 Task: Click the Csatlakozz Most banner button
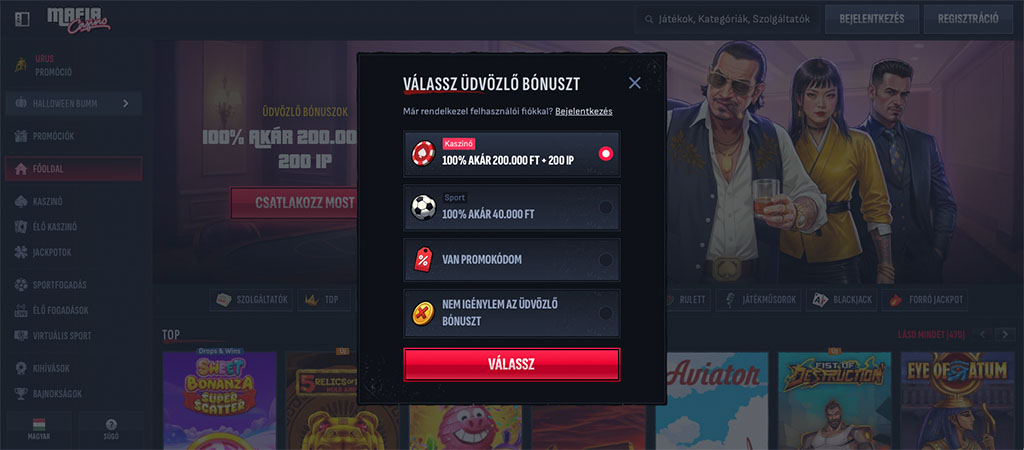pos(294,203)
